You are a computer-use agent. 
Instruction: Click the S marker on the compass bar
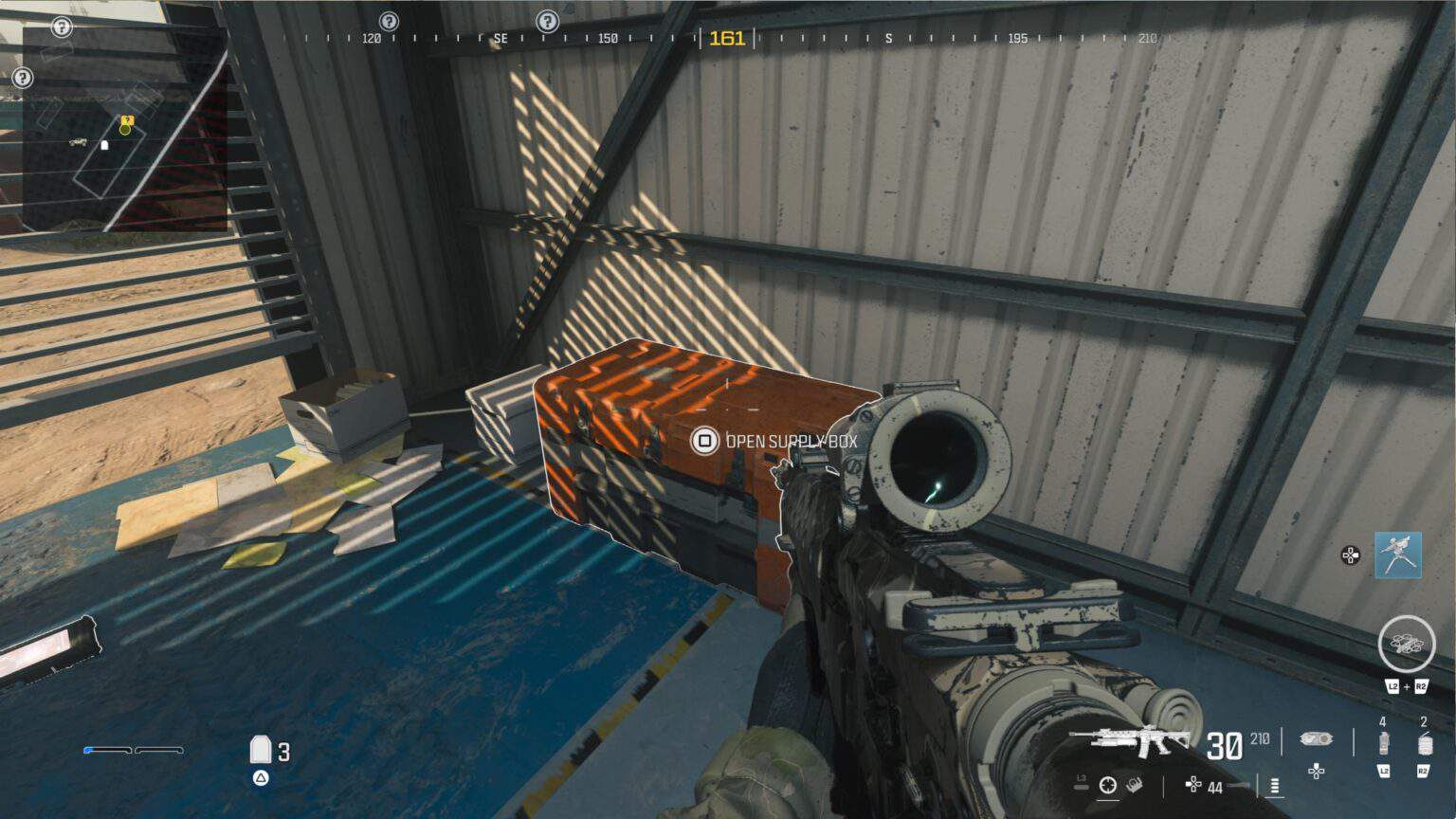[890, 40]
